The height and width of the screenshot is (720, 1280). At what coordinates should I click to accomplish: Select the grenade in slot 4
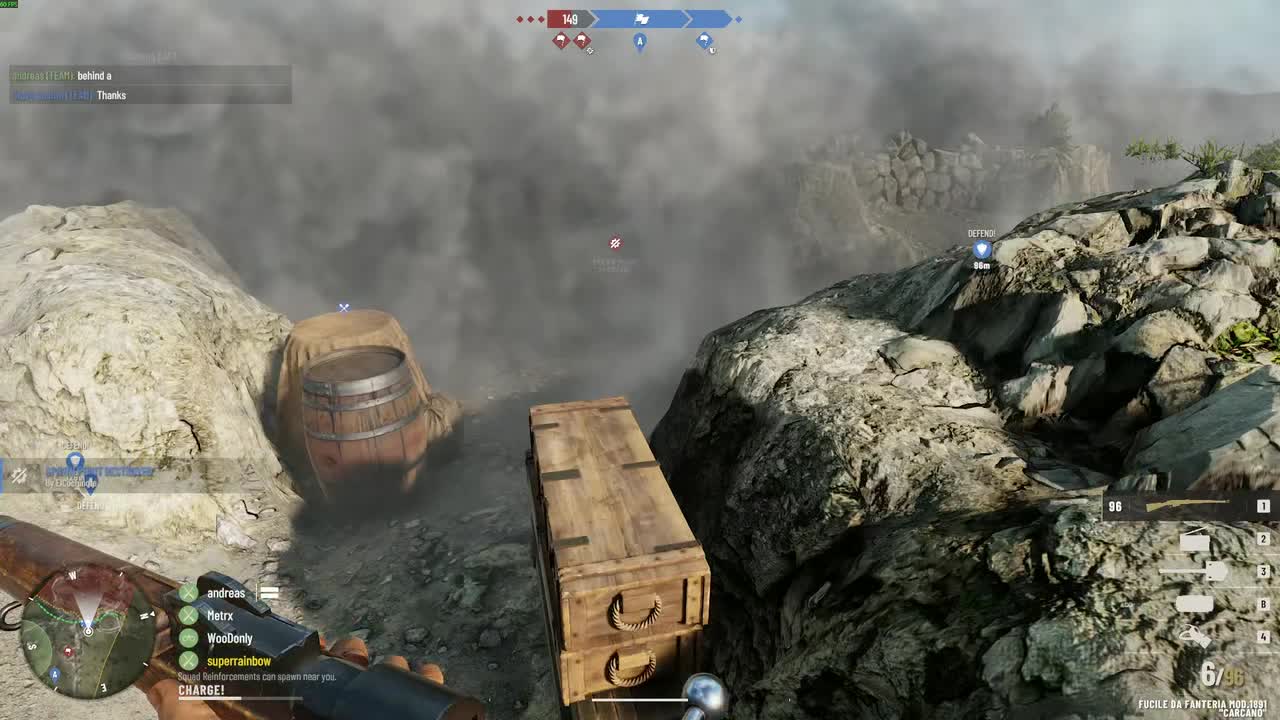[1195, 636]
